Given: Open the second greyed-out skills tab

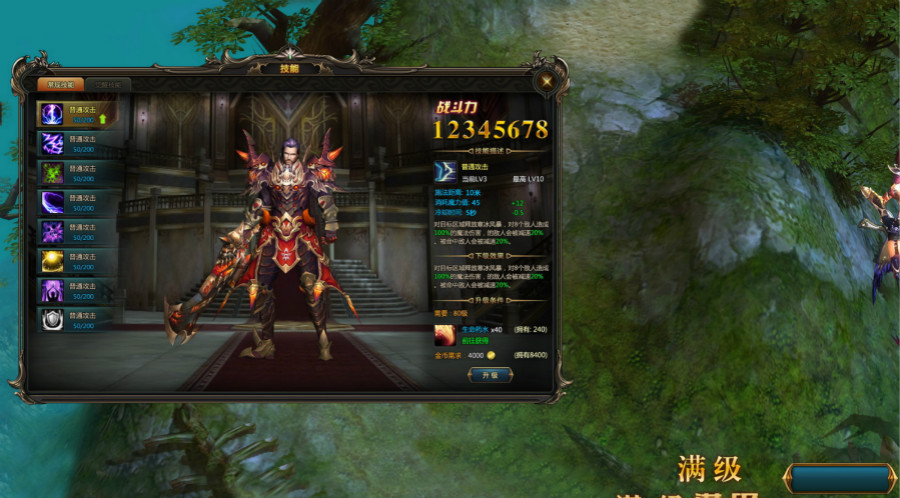Looking at the screenshot, I should pyautogui.click(x=105, y=85).
